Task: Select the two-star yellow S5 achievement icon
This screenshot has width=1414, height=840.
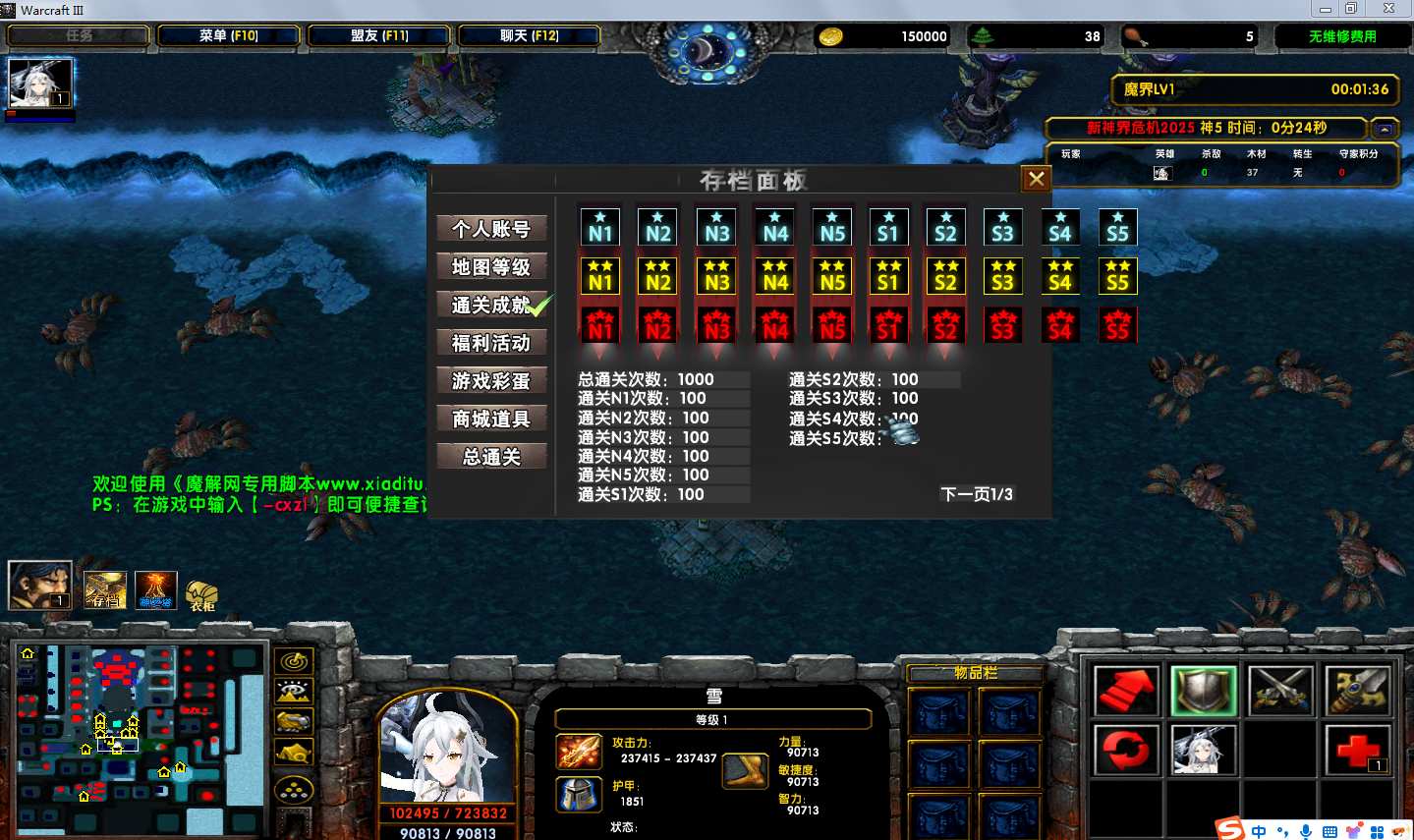Action: point(1117,276)
